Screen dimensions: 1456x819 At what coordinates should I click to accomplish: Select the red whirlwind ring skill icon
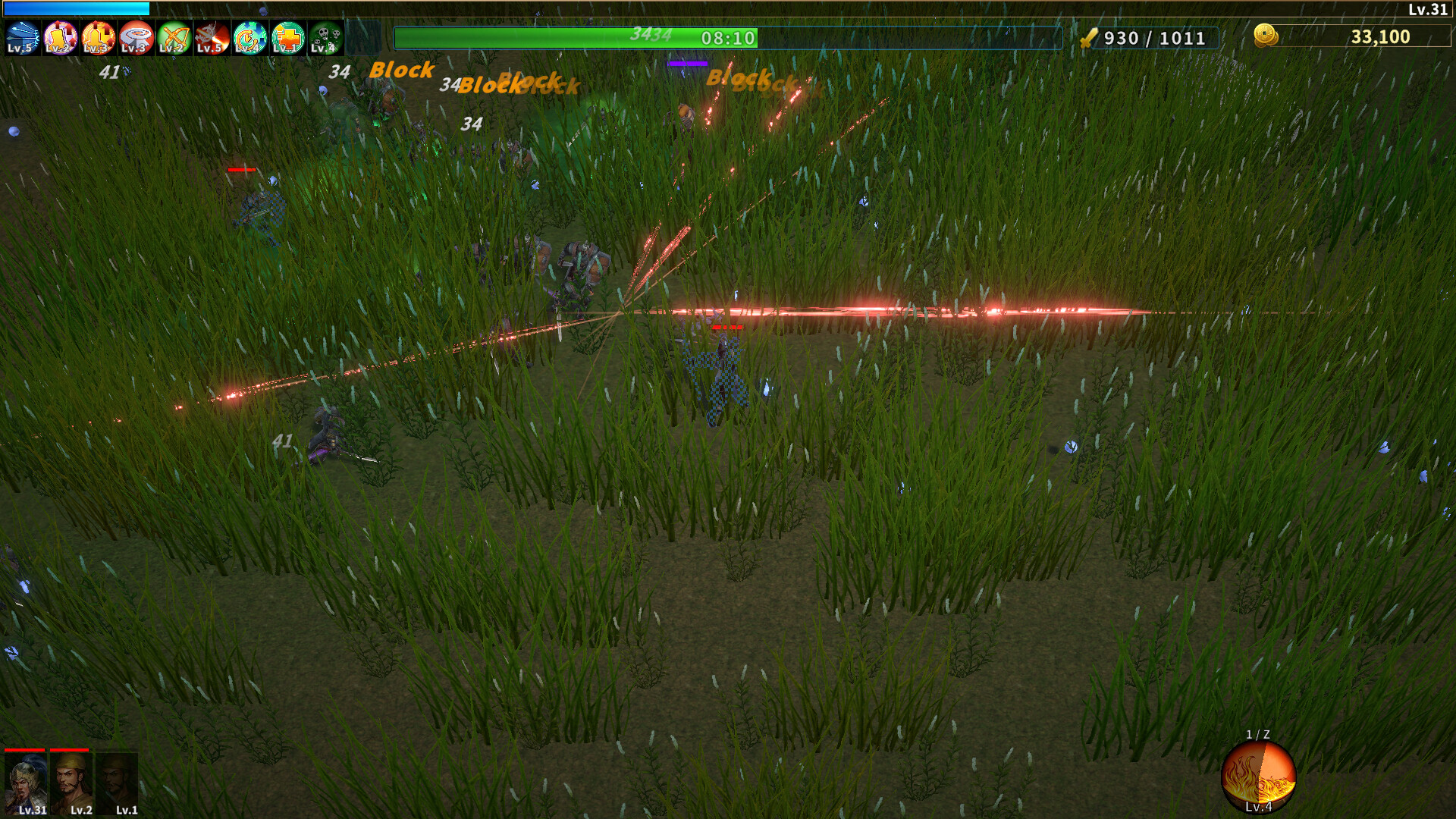coord(136,38)
